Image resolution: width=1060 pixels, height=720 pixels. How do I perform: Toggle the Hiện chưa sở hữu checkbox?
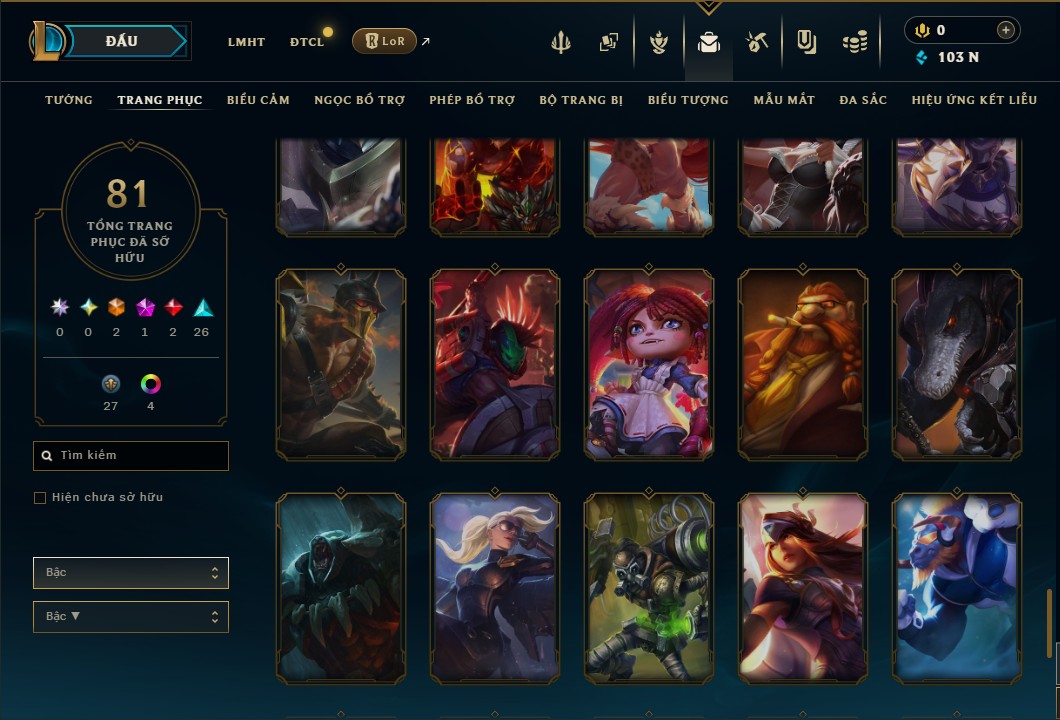click(x=40, y=498)
